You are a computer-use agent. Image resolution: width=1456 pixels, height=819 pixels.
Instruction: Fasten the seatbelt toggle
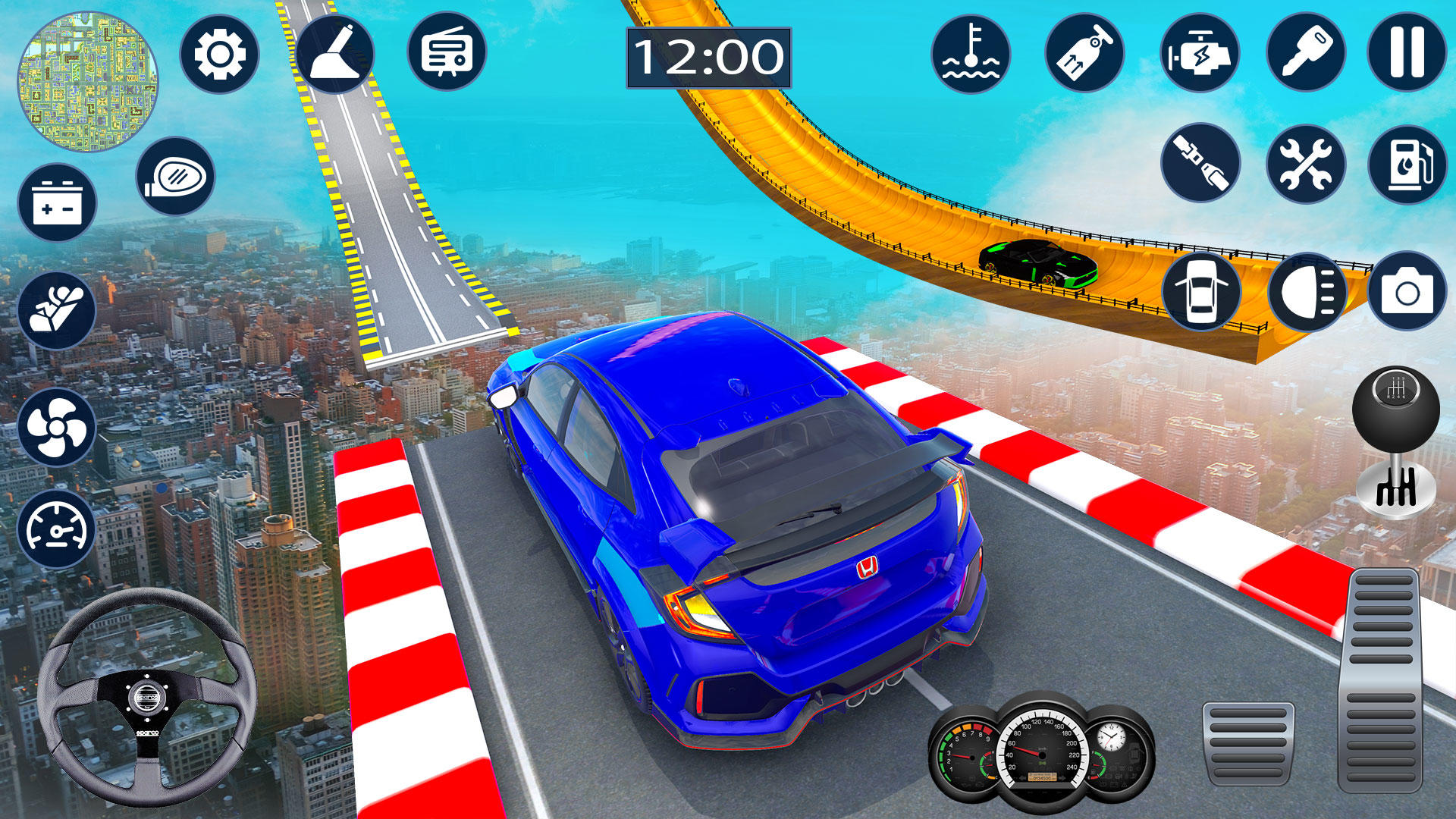click(x=1204, y=163)
